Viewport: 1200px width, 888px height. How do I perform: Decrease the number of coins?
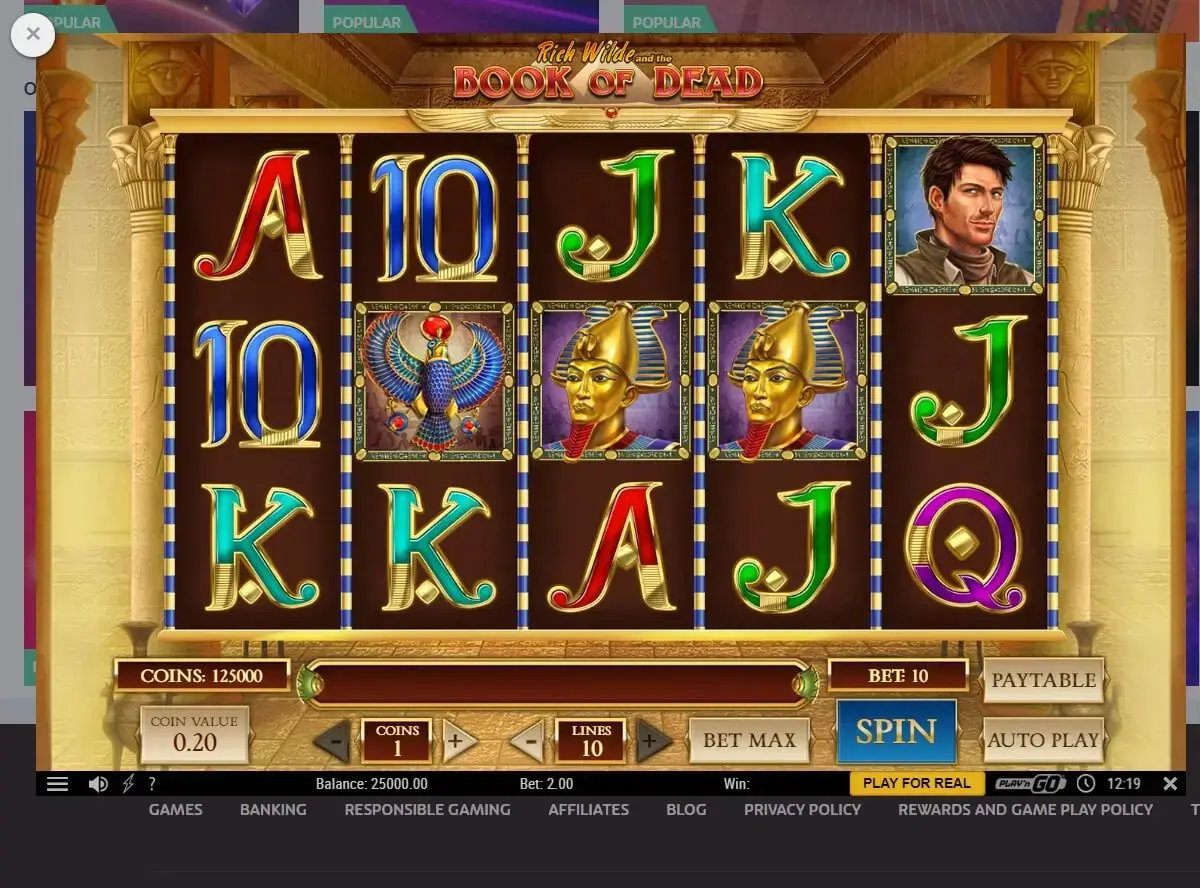pyautogui.click(x=333, y=742)
